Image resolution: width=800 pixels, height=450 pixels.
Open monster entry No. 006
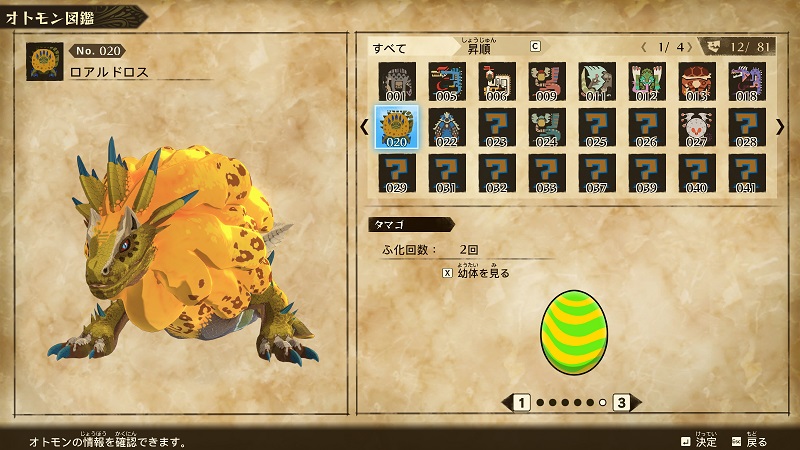coord(497,81)
